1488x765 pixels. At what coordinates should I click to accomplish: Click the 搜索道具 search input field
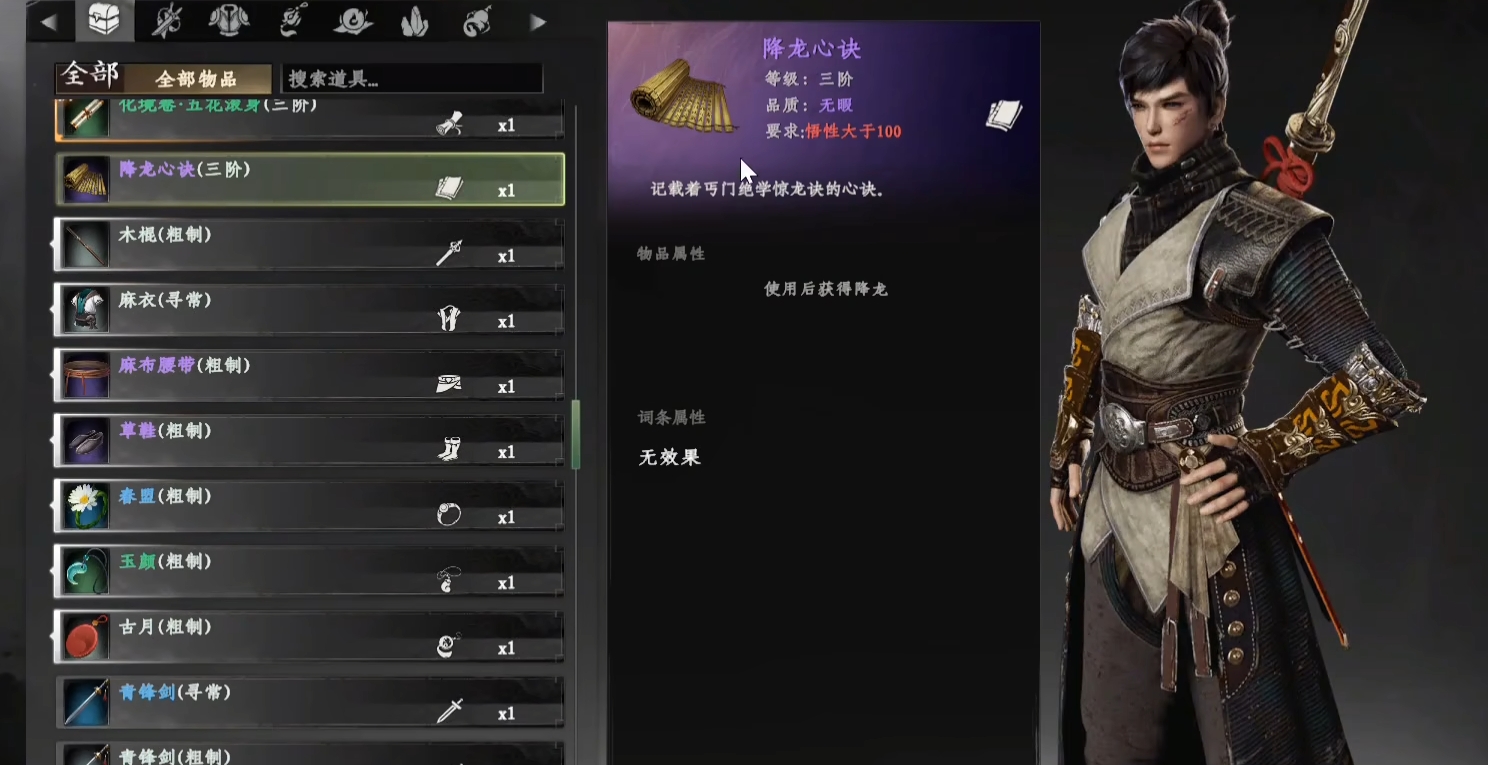tap(410, 78)
